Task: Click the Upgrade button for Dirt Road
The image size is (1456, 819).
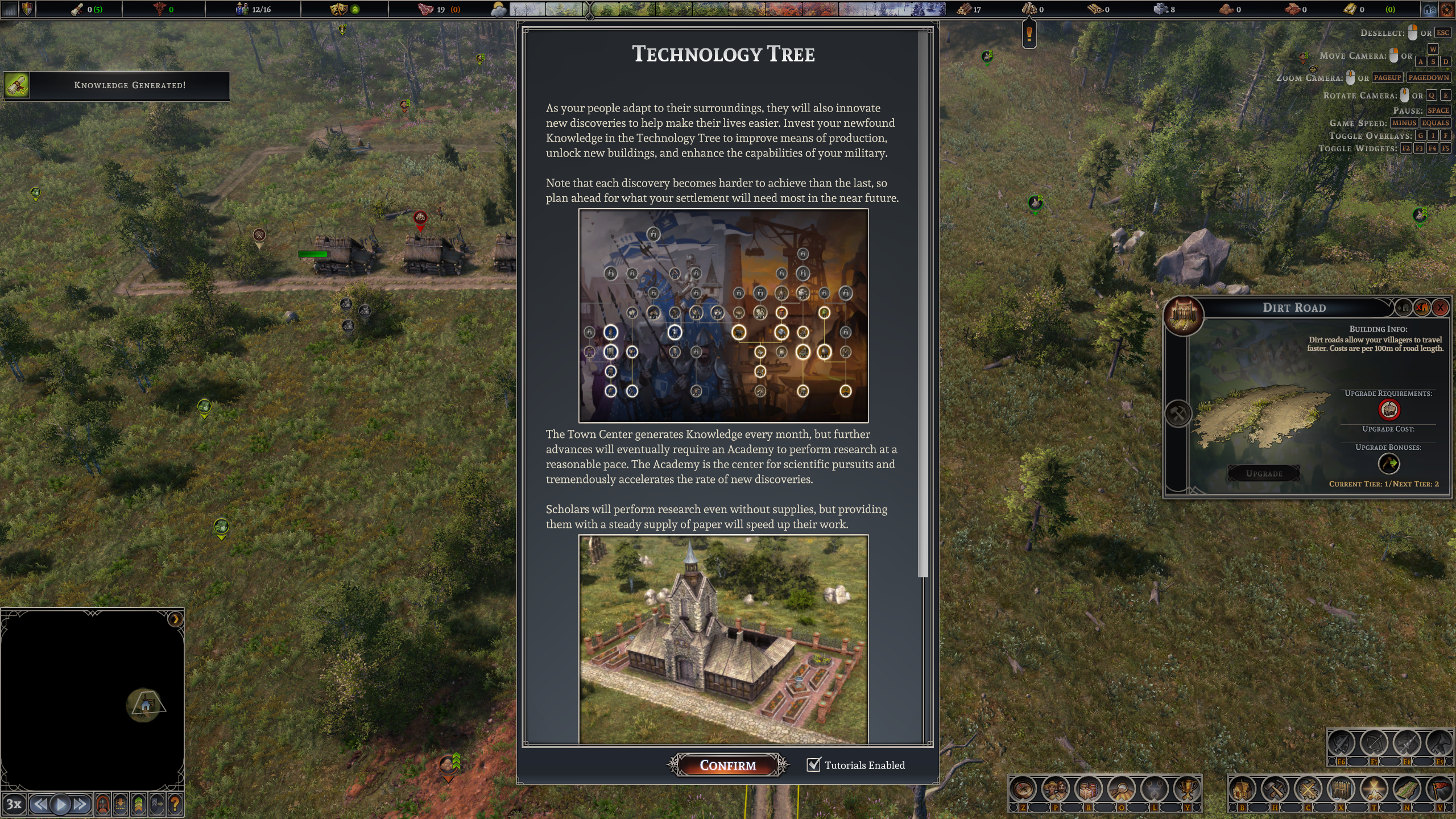Action: coord(1264,473)
